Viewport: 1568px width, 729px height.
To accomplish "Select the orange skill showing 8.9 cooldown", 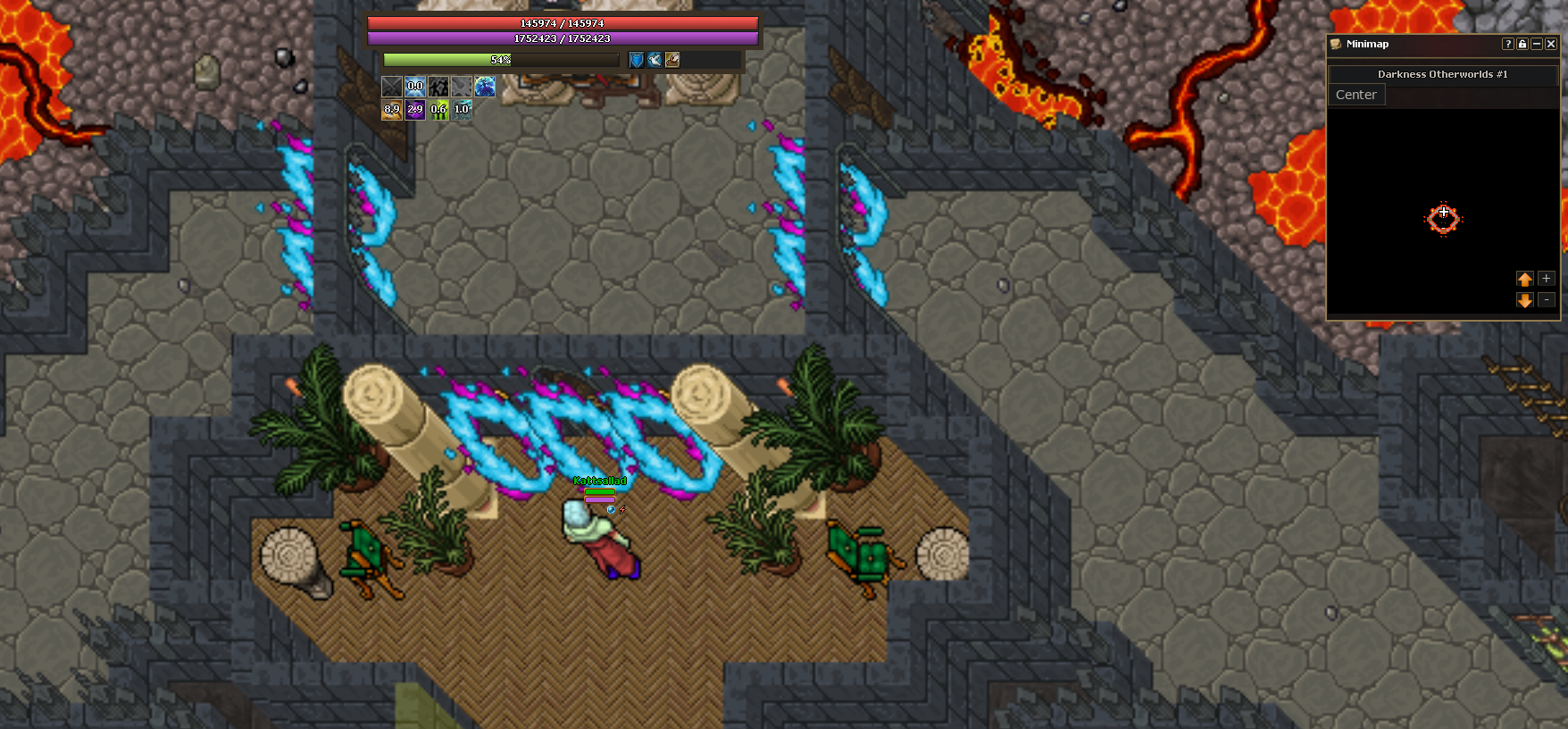I will 392,110.
